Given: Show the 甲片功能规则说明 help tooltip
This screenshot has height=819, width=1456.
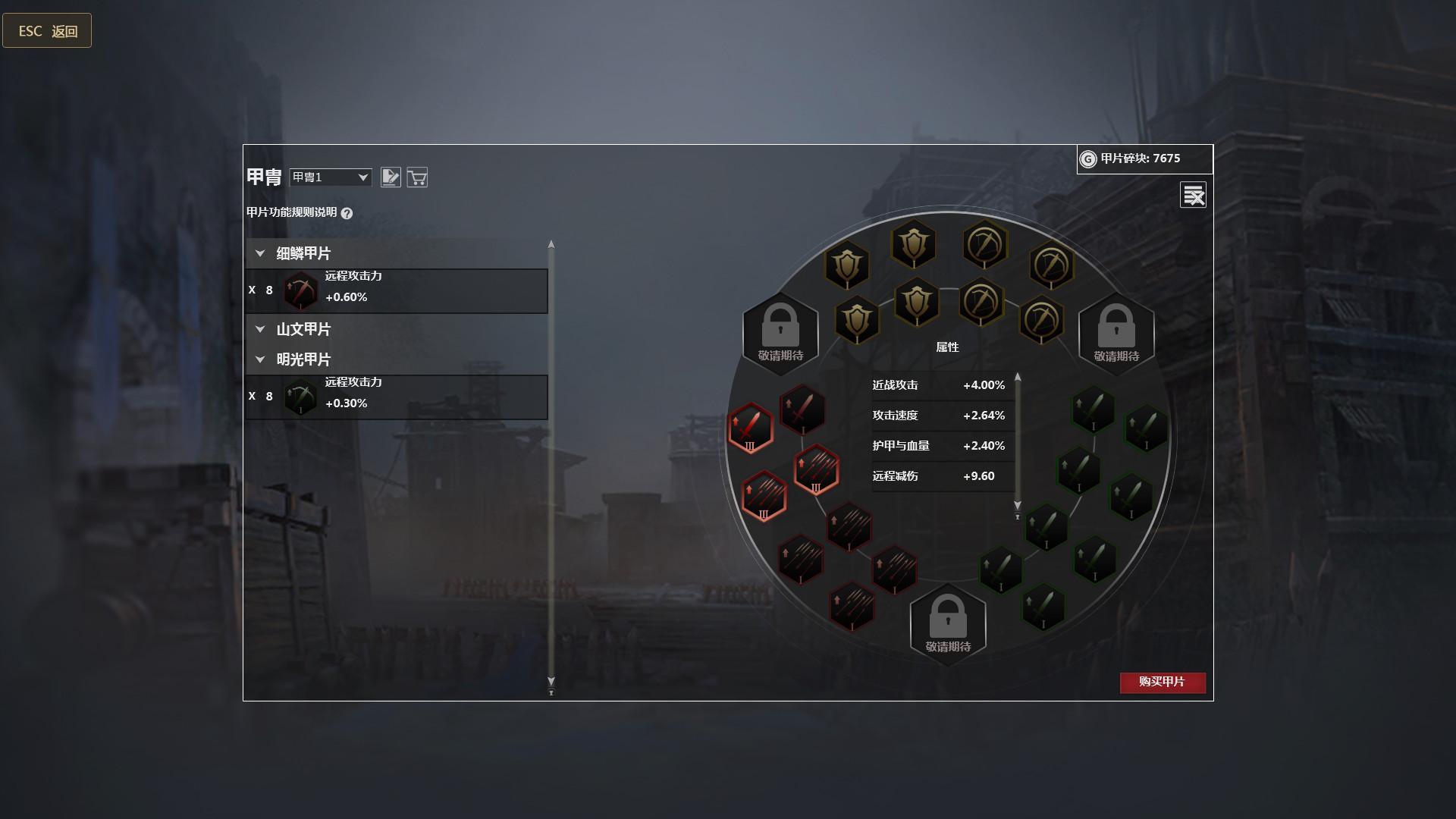Looking at the screenshot, I should pos(347,213).
